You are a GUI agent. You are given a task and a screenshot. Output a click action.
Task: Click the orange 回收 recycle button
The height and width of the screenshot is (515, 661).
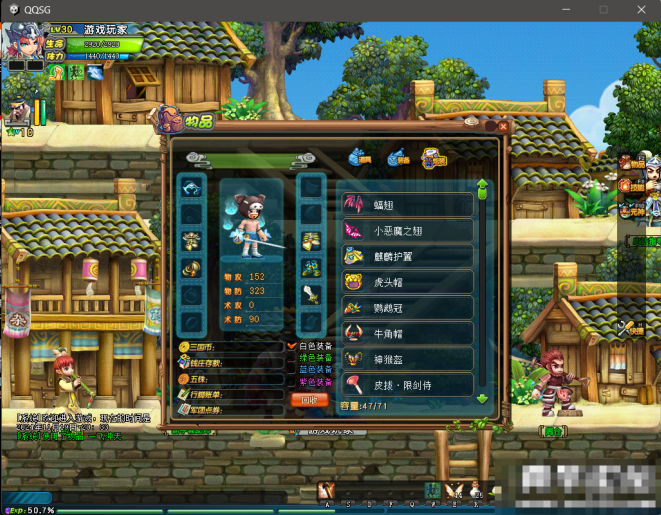[309, 399]
